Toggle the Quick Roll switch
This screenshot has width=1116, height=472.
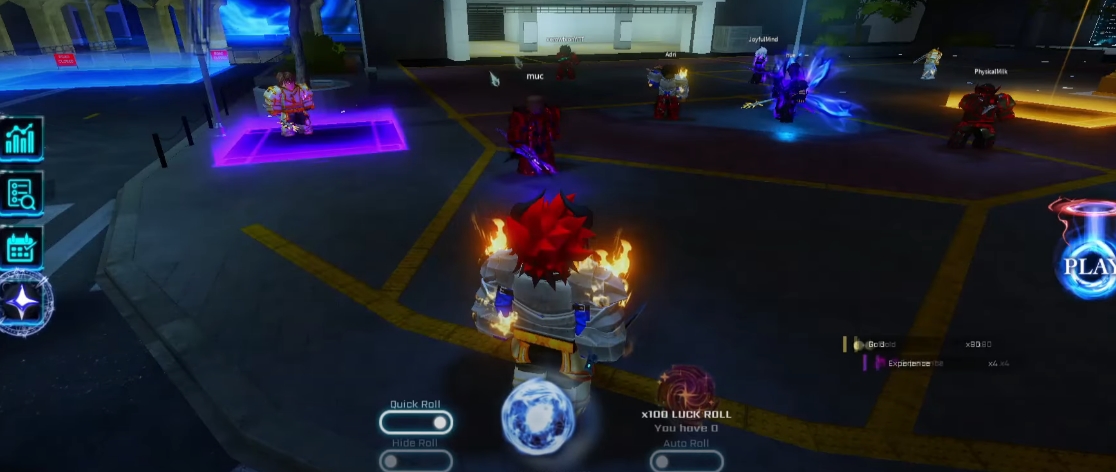(415, 423)
